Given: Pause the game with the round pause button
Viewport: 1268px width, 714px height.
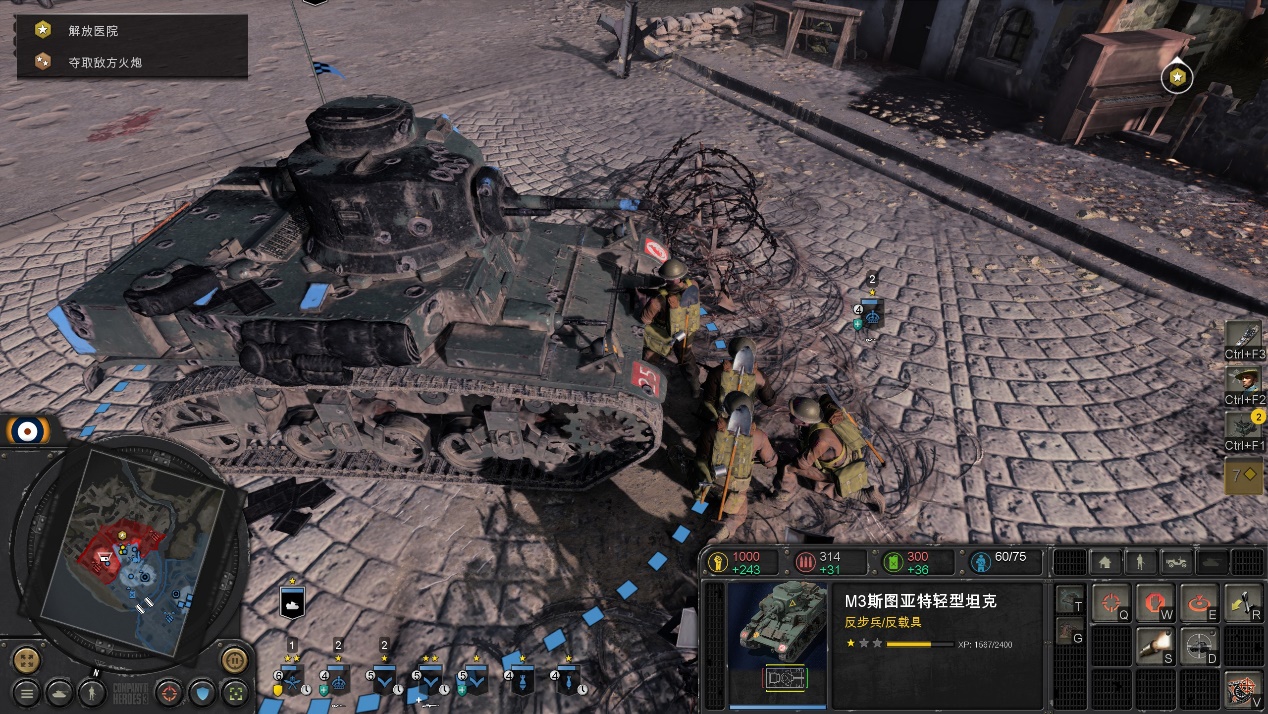Looking at the screenshot, I should [233, 660].
